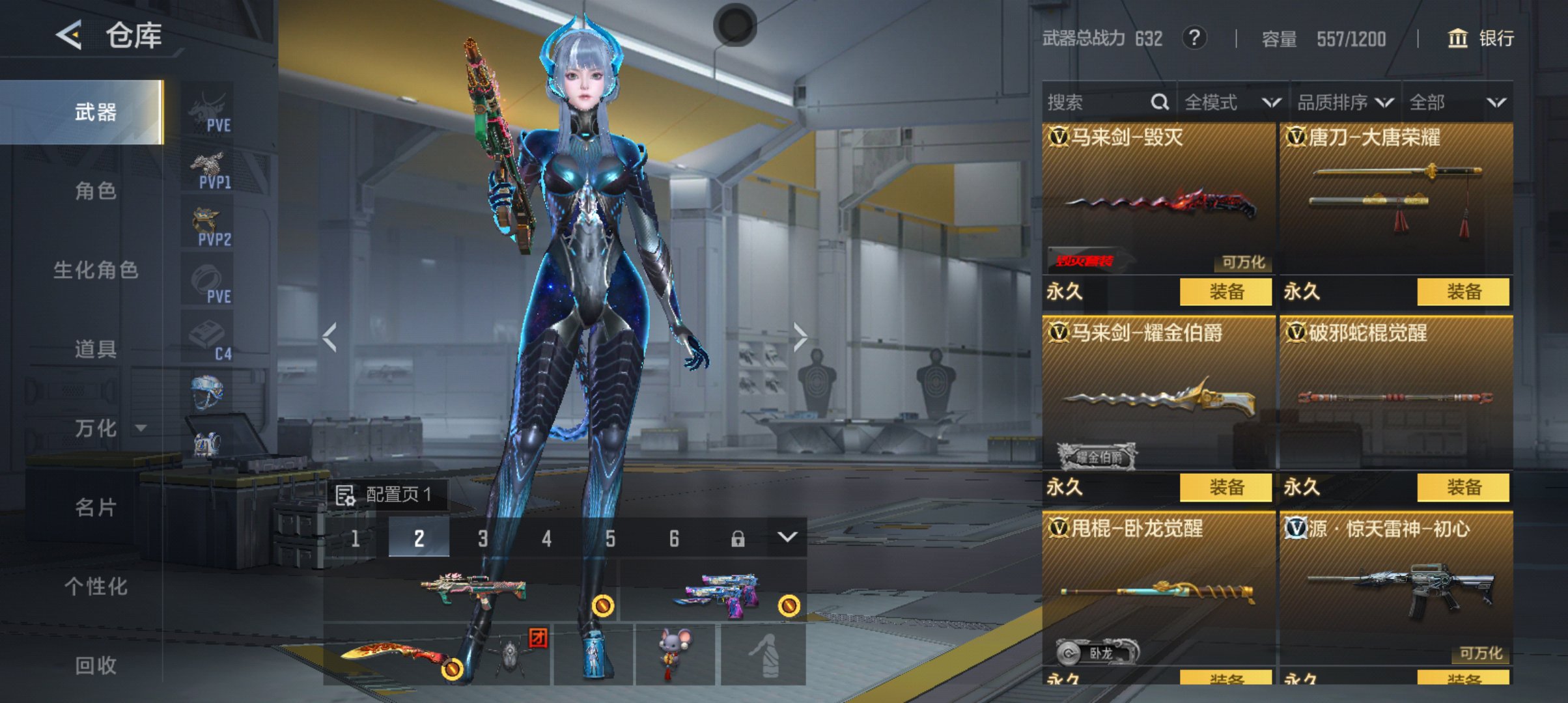
Task: Open the 名片 section
Action: pos(96,507)
